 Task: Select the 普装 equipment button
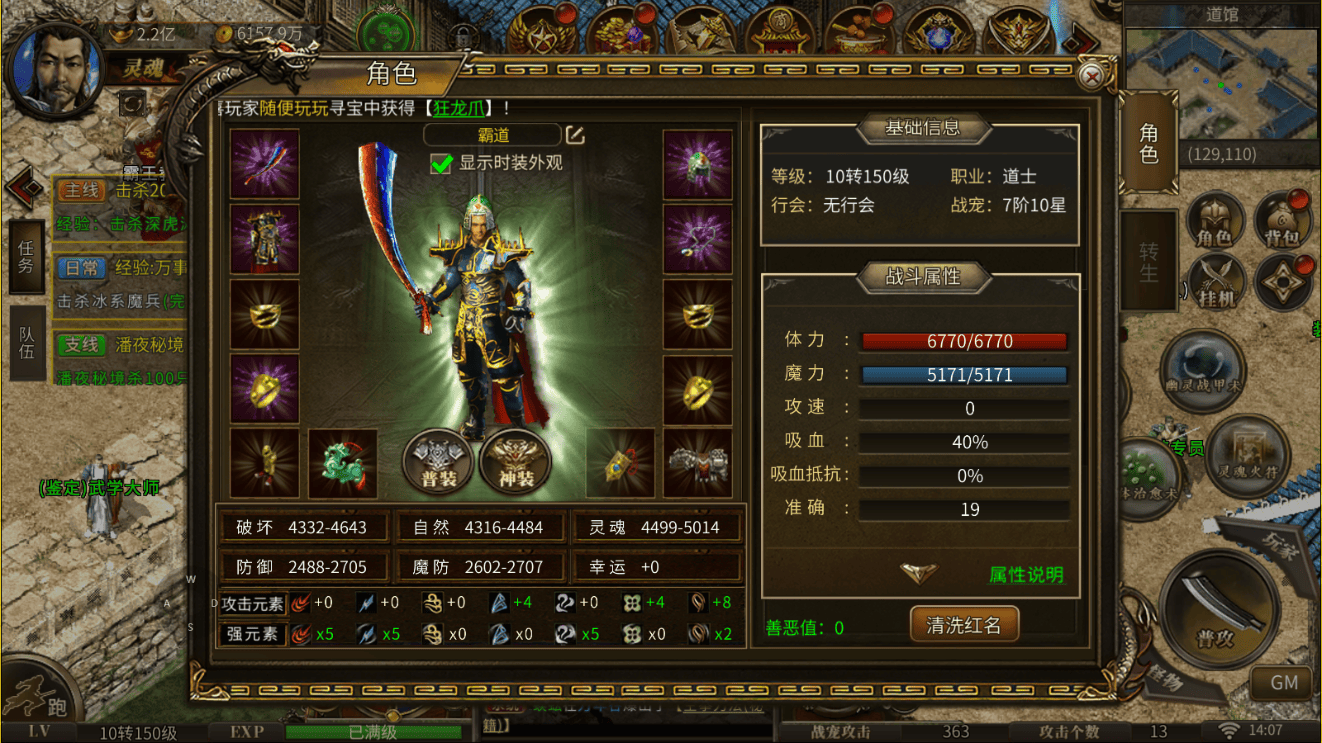point(438,463)
